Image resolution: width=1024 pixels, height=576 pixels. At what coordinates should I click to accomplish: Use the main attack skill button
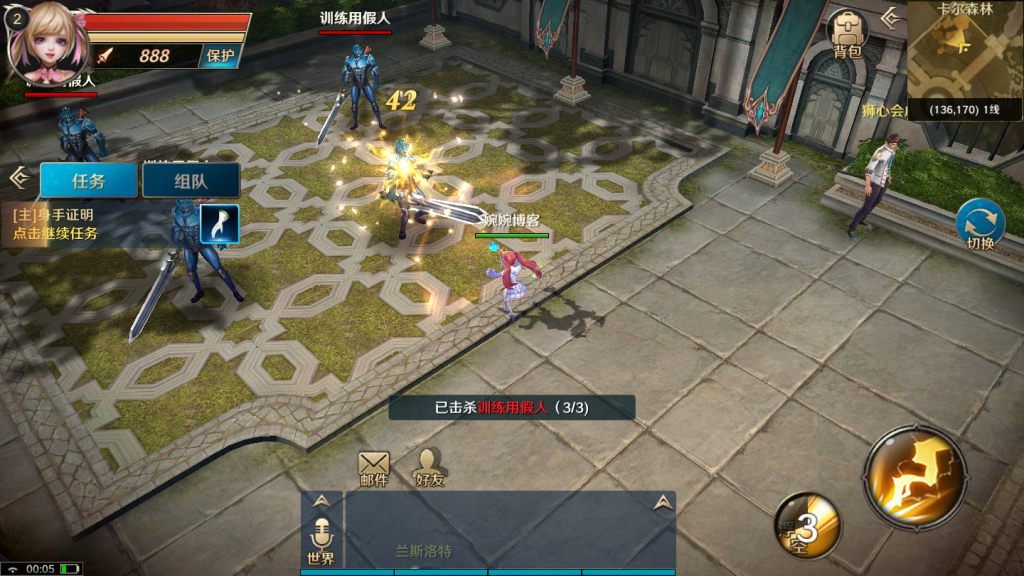click(915, 475)
